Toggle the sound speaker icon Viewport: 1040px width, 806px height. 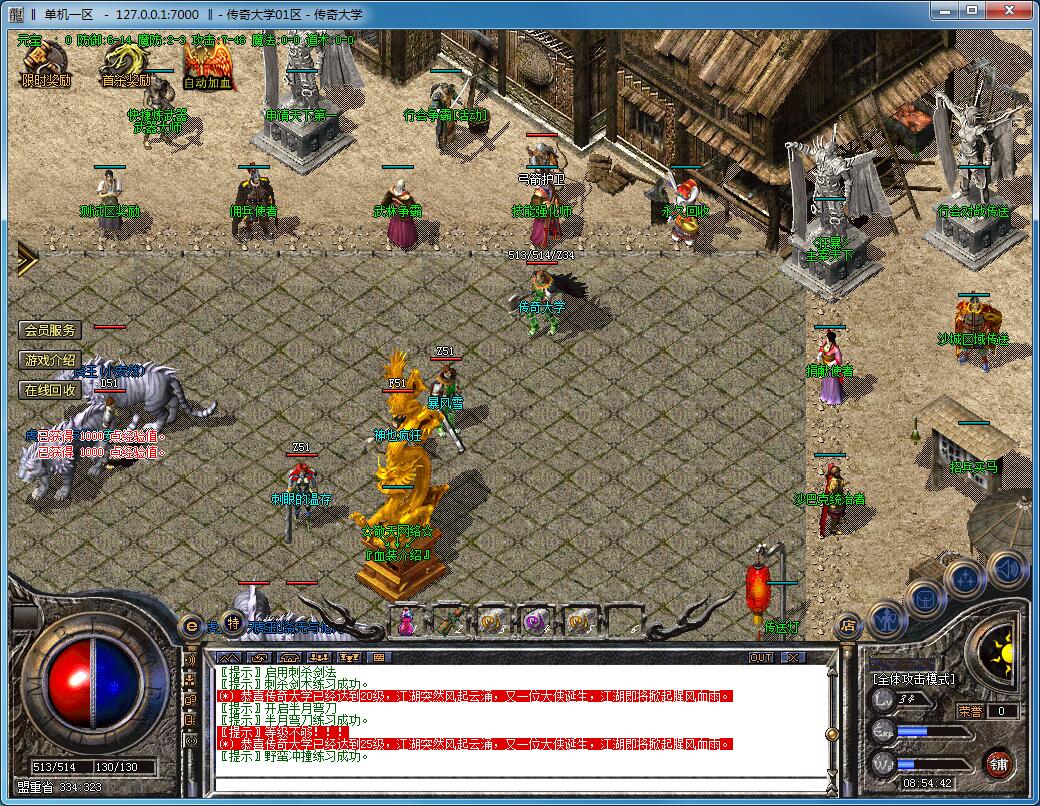1007,569
